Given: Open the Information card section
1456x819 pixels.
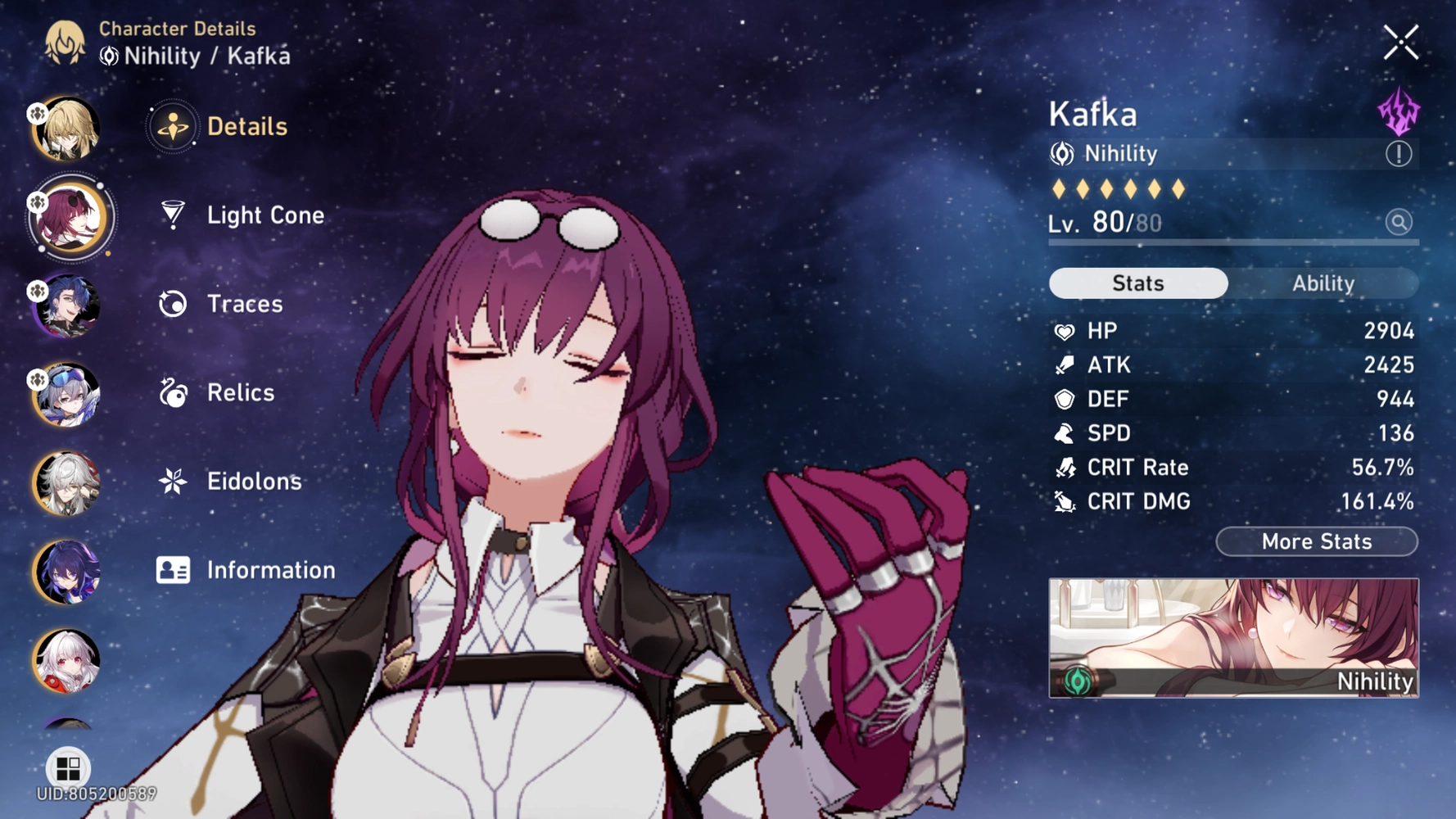Looking at the screenshot, I should (x=270, y=570).
